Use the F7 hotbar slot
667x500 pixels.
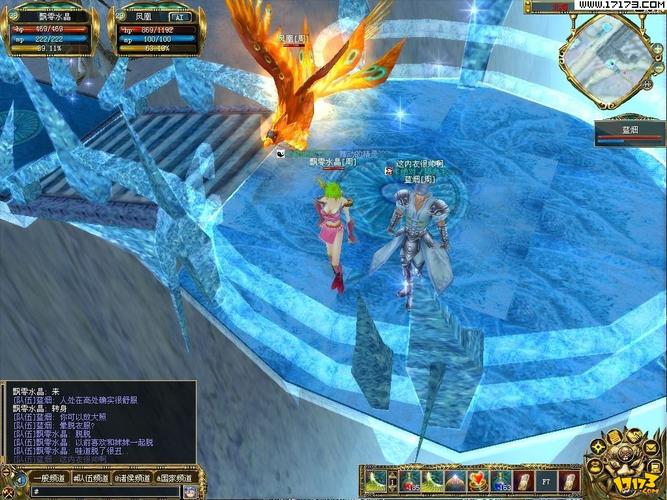click(x=546, y=481)
